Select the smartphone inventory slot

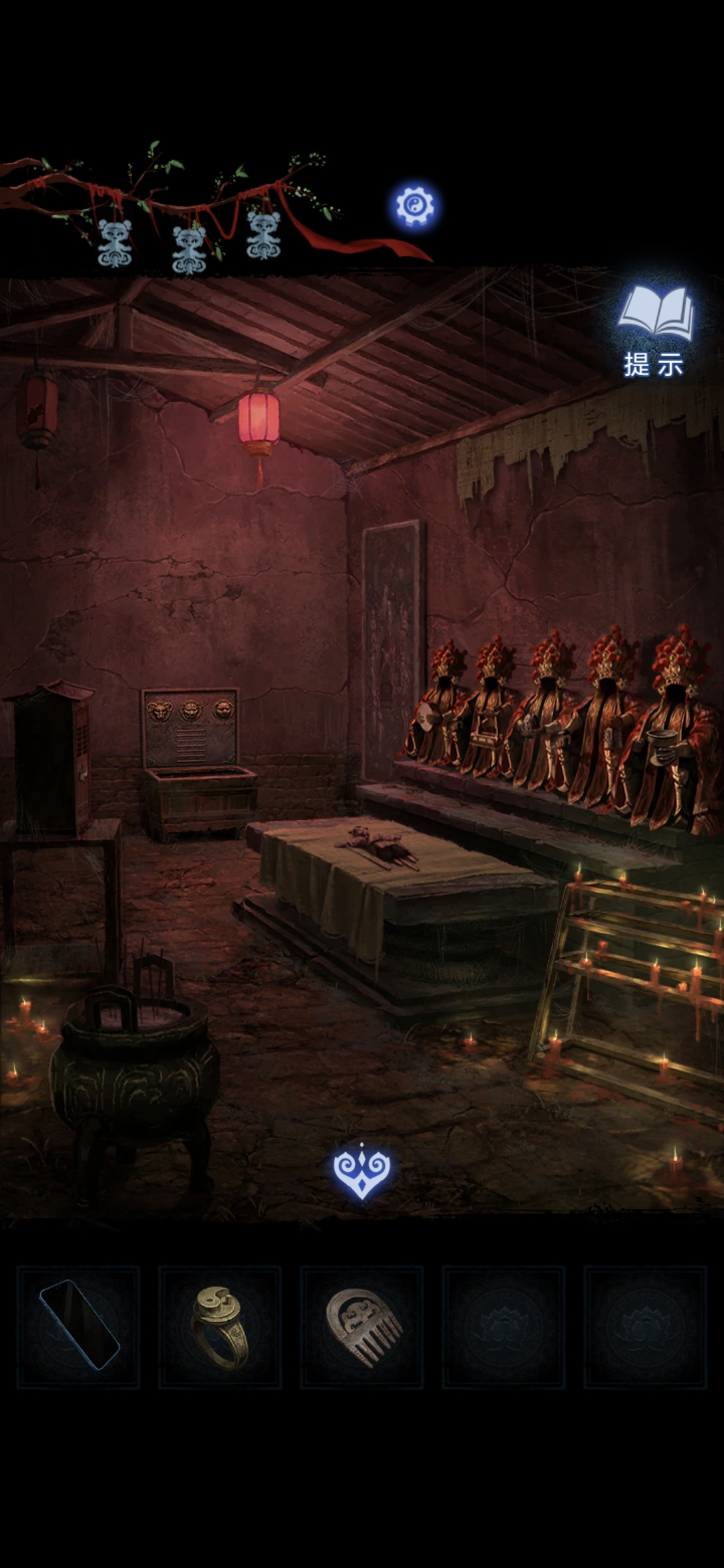click(x=78, y=1327)
